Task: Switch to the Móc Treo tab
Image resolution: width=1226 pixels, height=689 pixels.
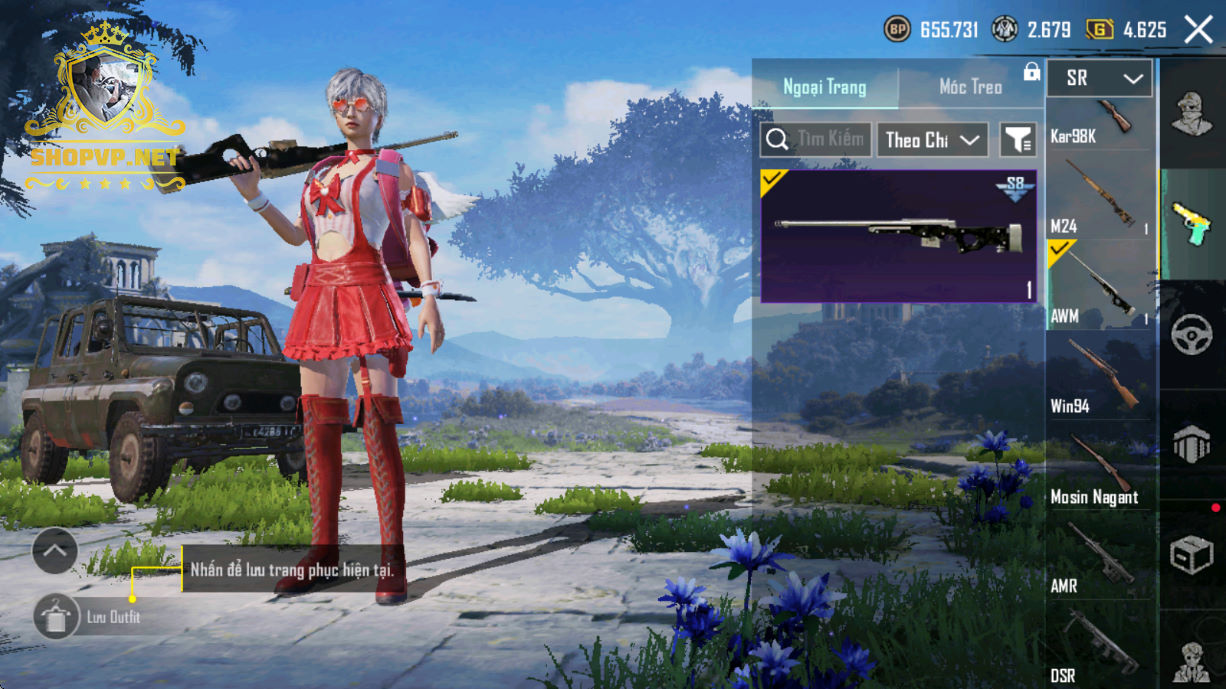Action: [x=970, y=87]
